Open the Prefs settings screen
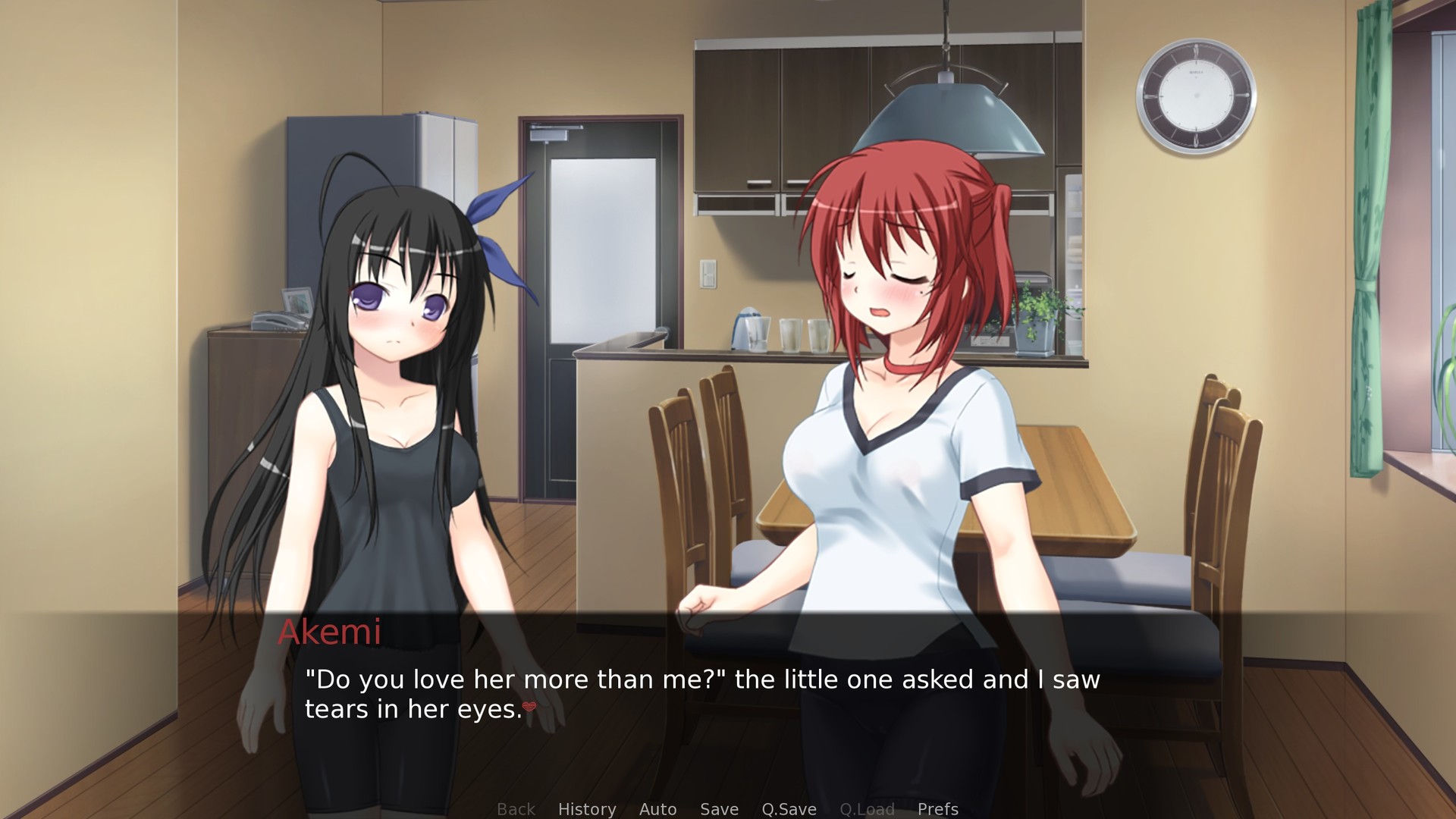Image resolution: width=1456 pixels, height=819 pixels. point(937,809)
